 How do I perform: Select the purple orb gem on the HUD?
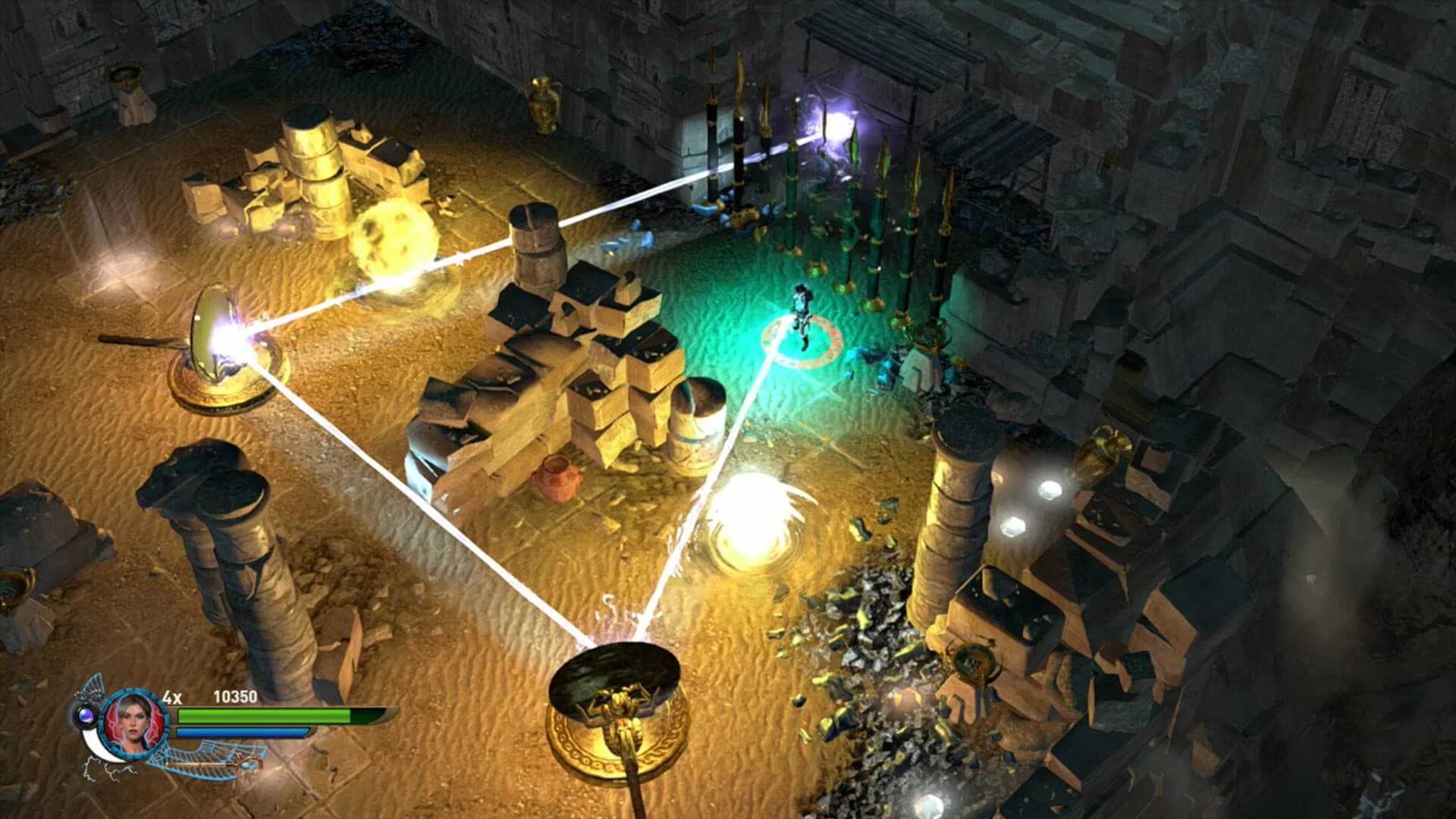[86, 714]
